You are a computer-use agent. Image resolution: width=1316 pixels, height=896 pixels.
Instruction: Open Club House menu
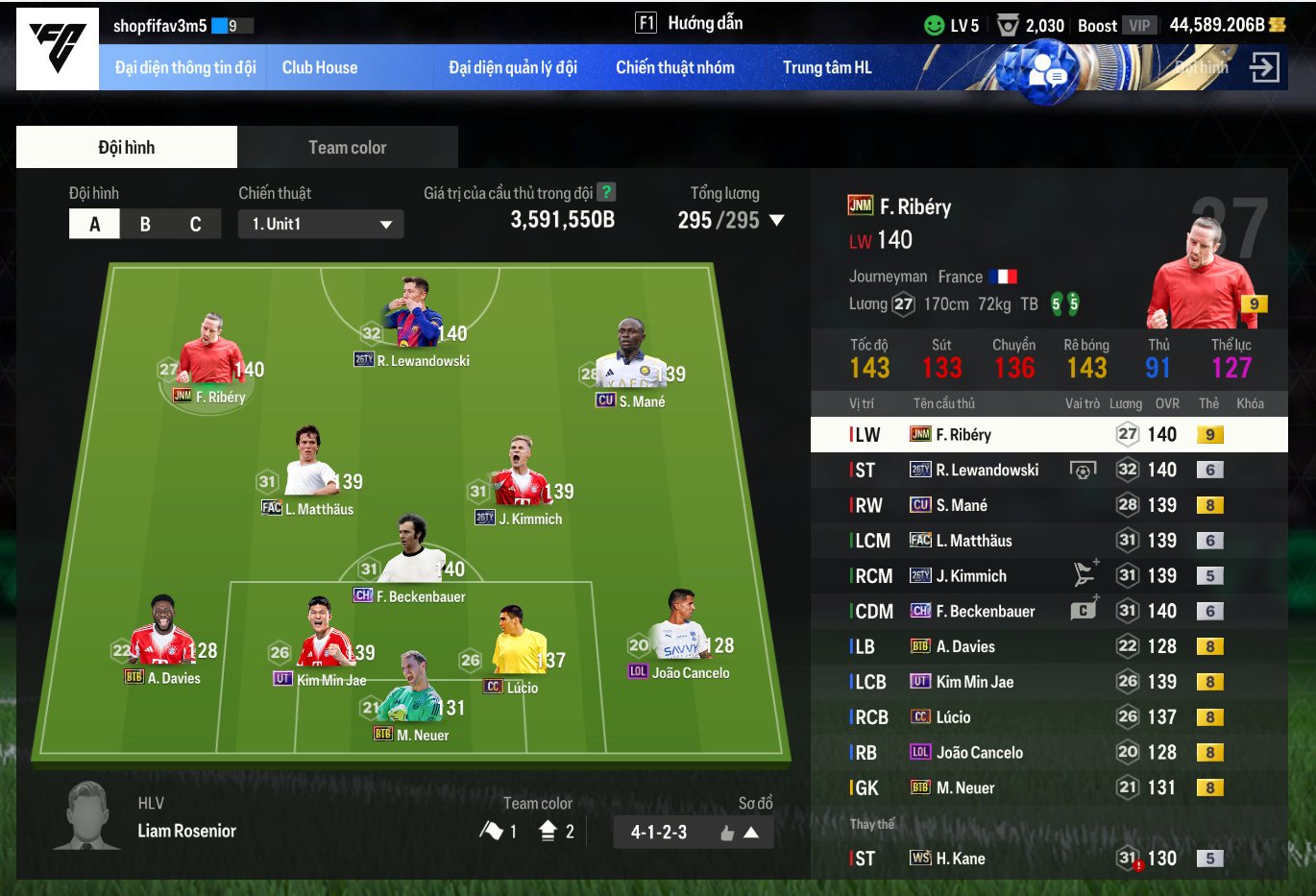320,67
